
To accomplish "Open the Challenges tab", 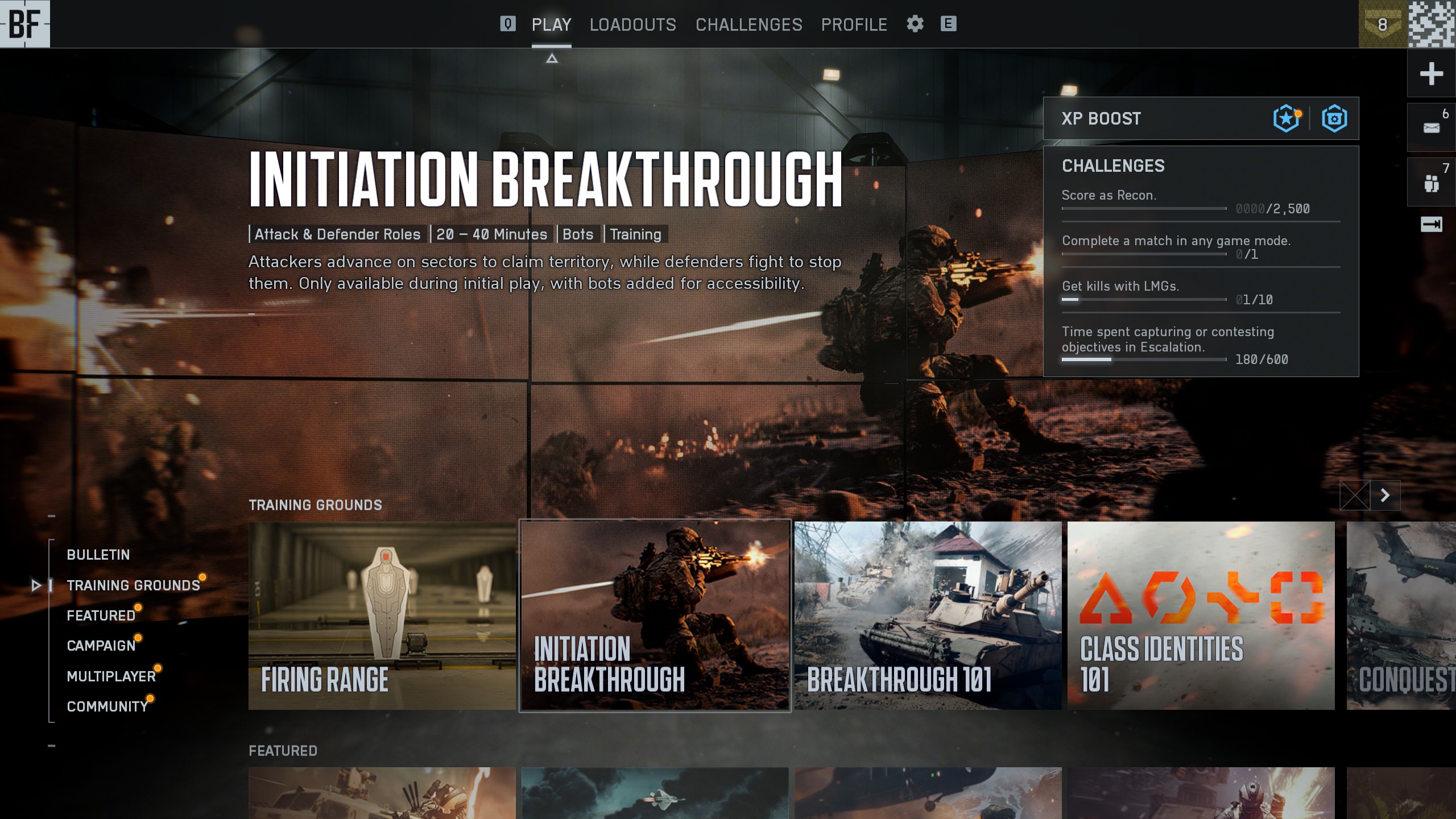I will point(748,24).
